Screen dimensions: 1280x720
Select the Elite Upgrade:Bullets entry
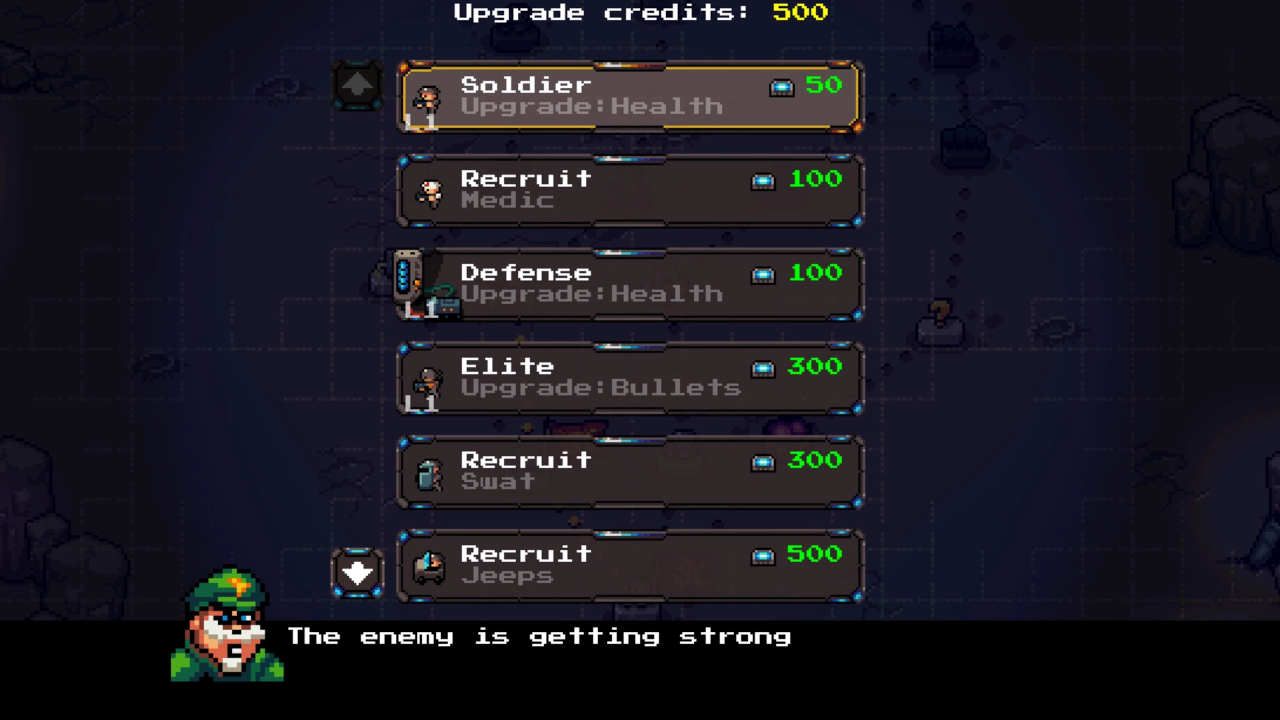click(x=630, y=378)
